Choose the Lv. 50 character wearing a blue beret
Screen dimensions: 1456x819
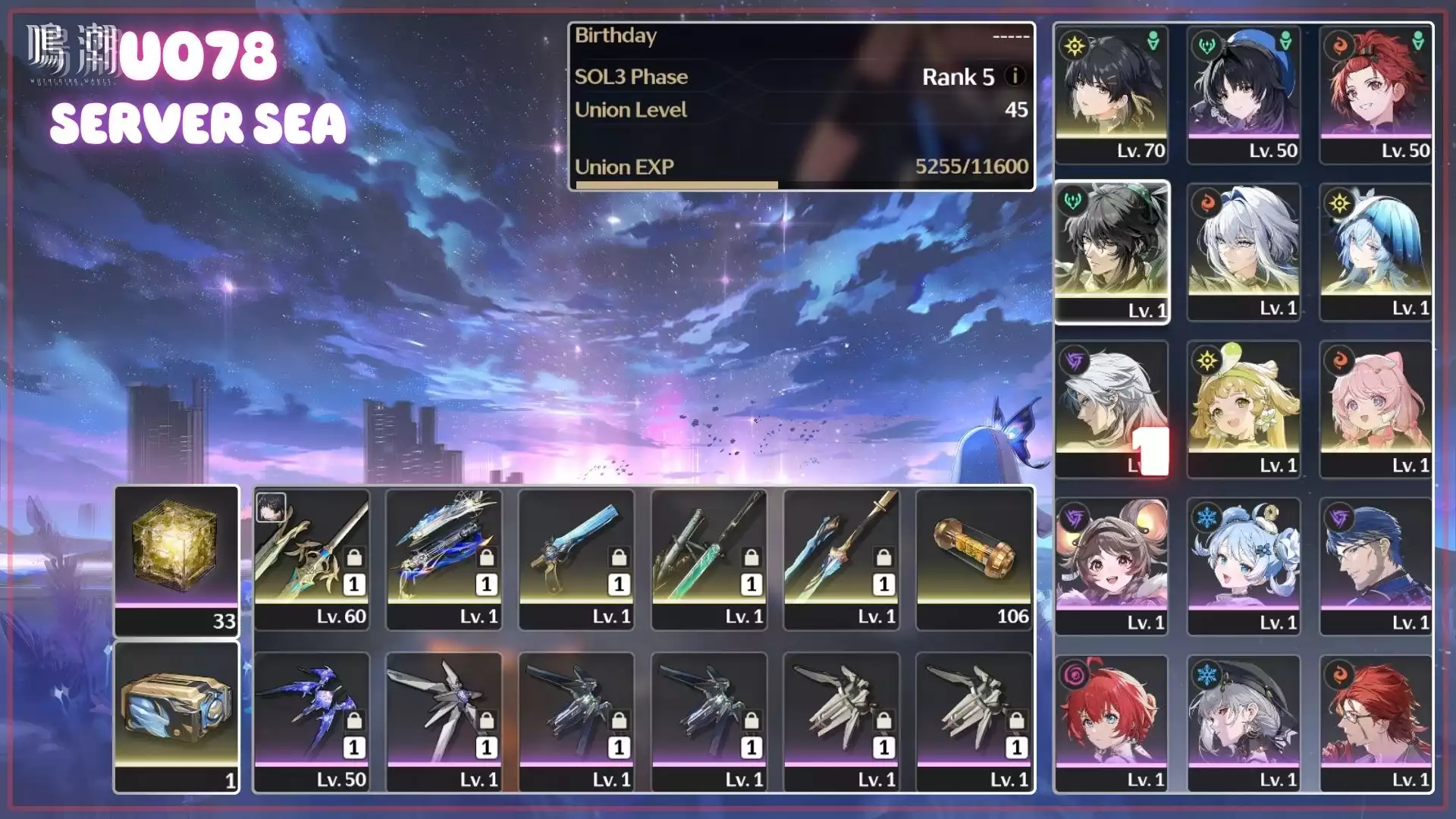[x=1244, y=94]
